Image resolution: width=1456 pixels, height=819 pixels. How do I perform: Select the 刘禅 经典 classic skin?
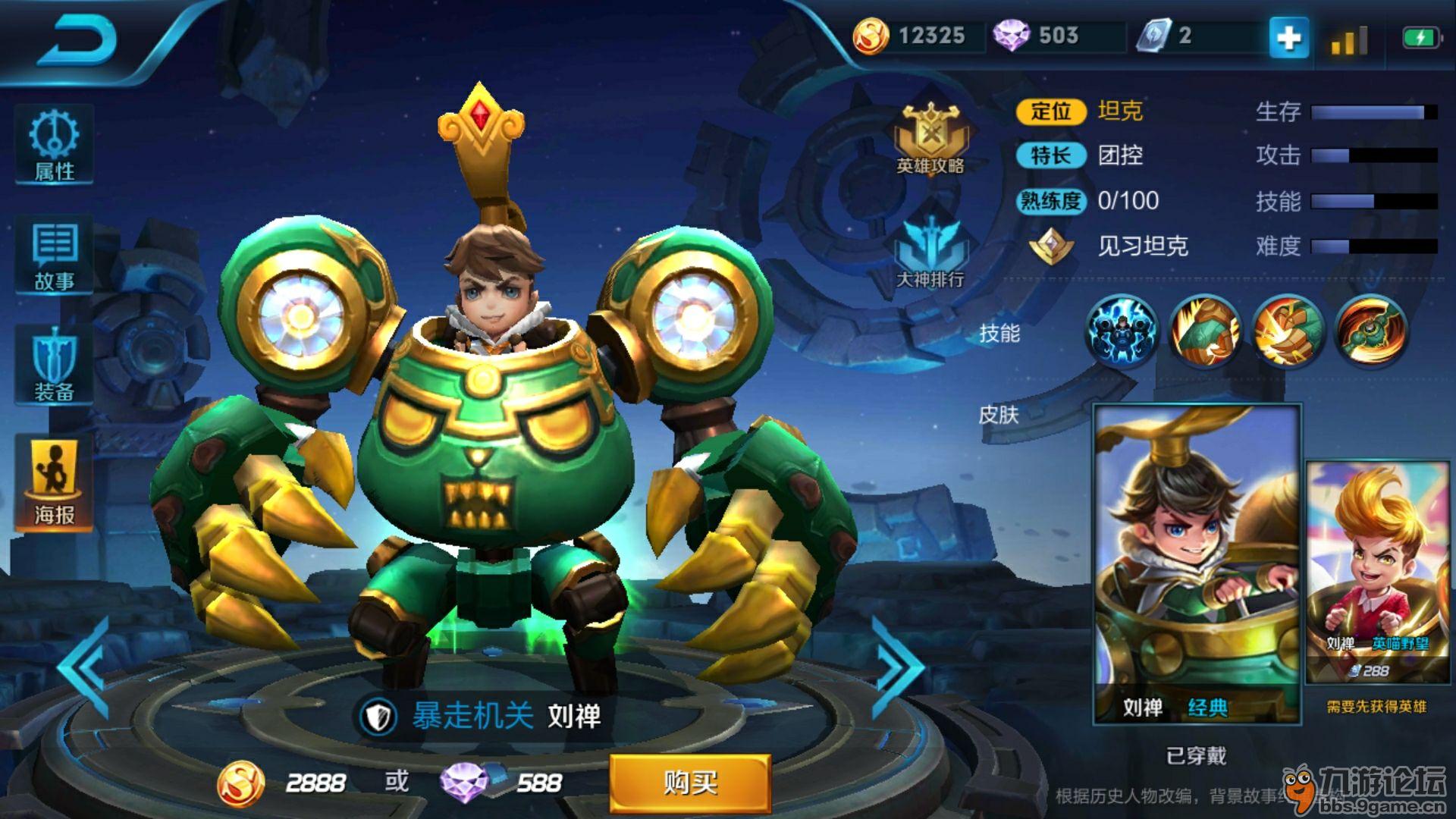(1197, 565)
